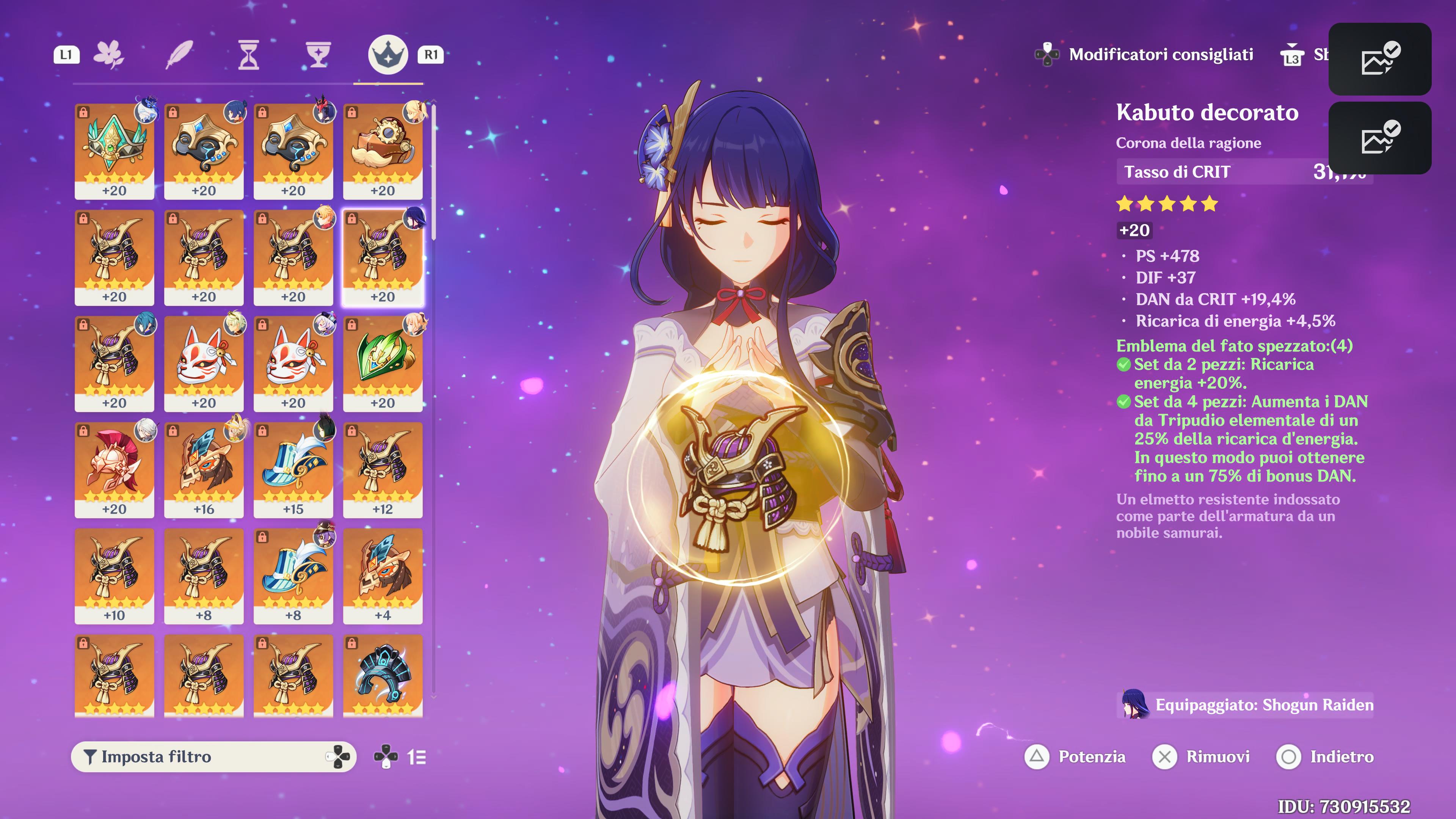Pick the green leaf crown artifact

pos(383,363)
